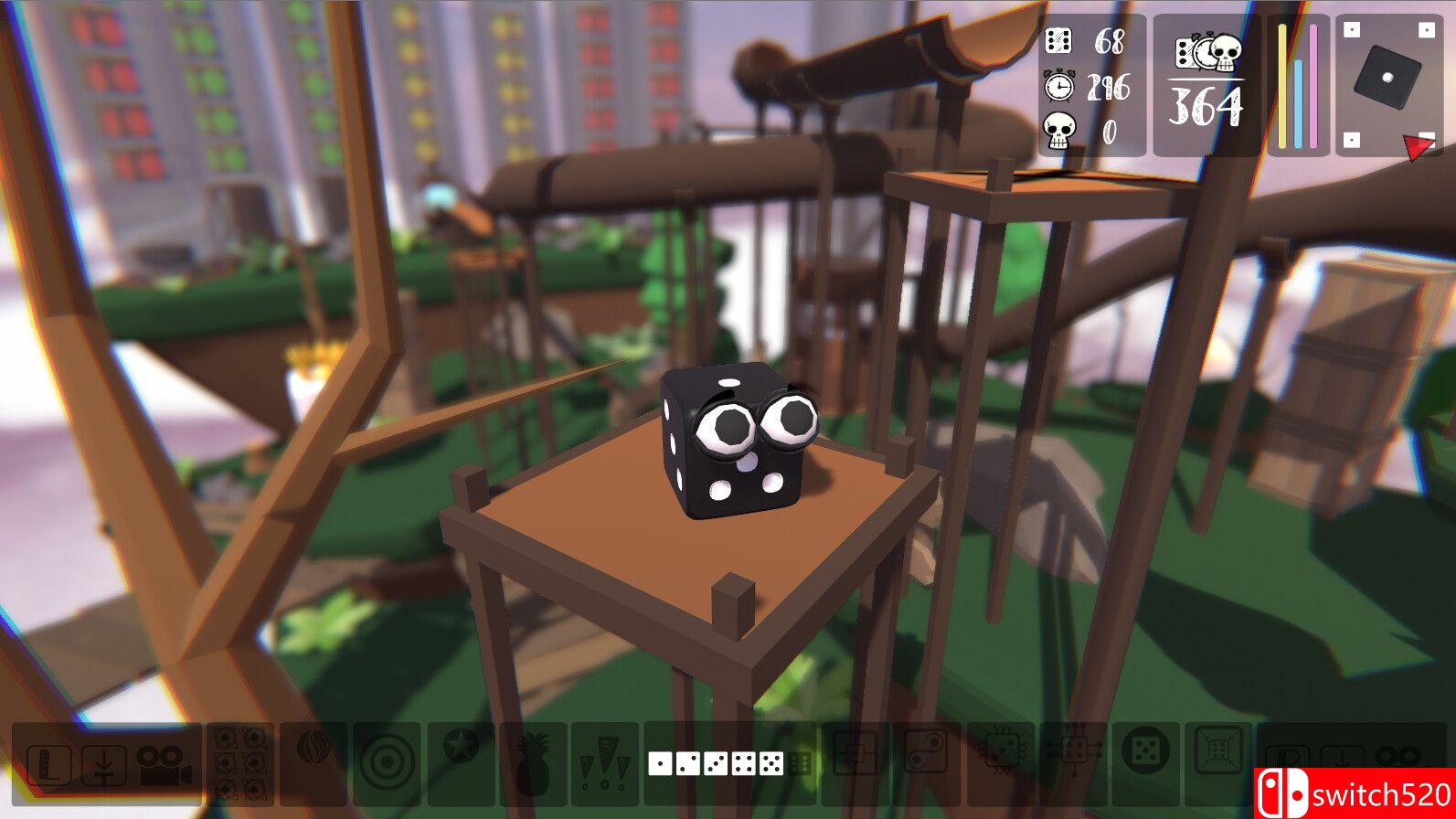The image size is (1456, 819).
Task: Select the white five-pip die face
Action: coord(771,763)
